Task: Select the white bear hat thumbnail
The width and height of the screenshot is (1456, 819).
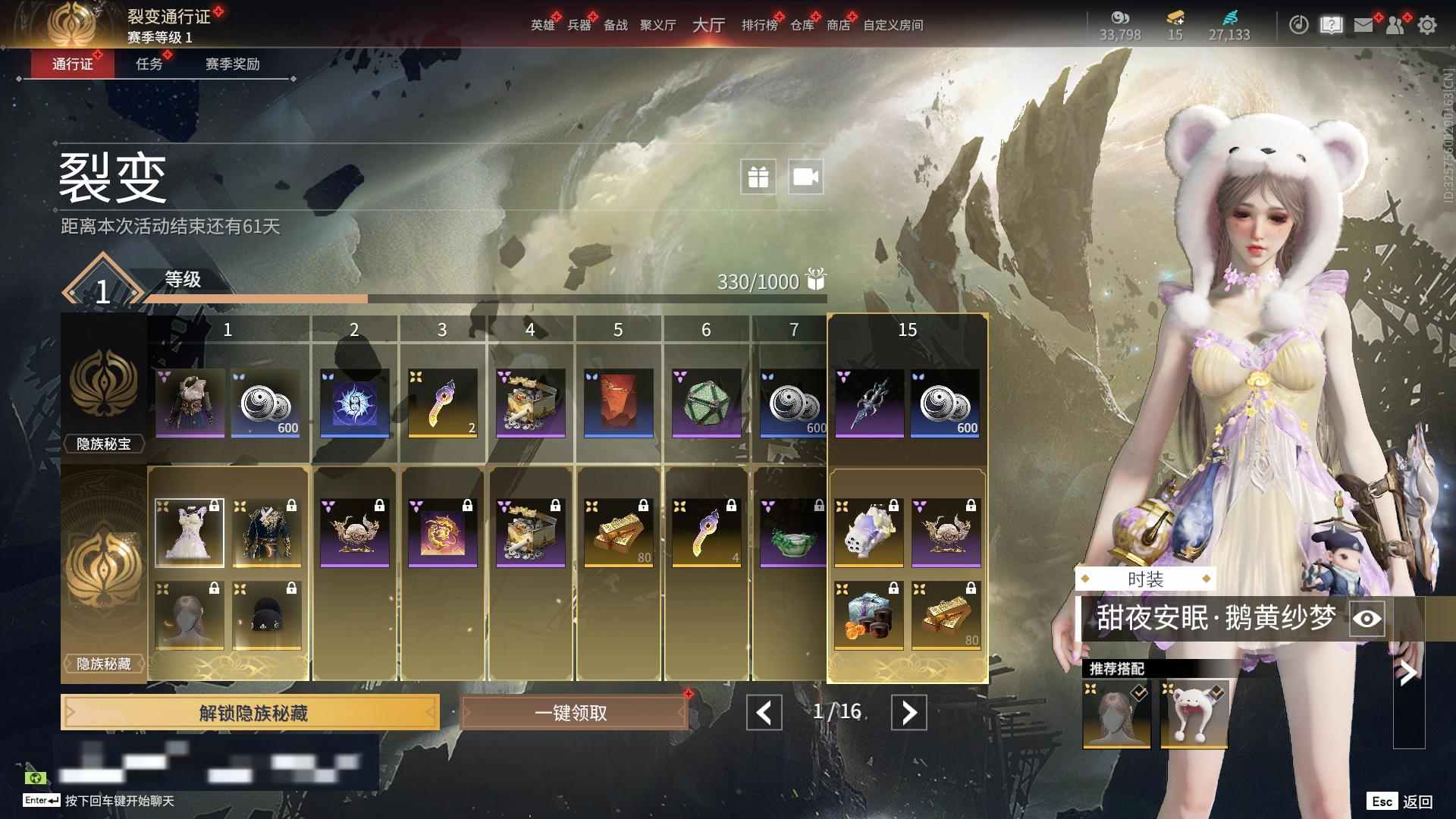Action: point(1194,714)
